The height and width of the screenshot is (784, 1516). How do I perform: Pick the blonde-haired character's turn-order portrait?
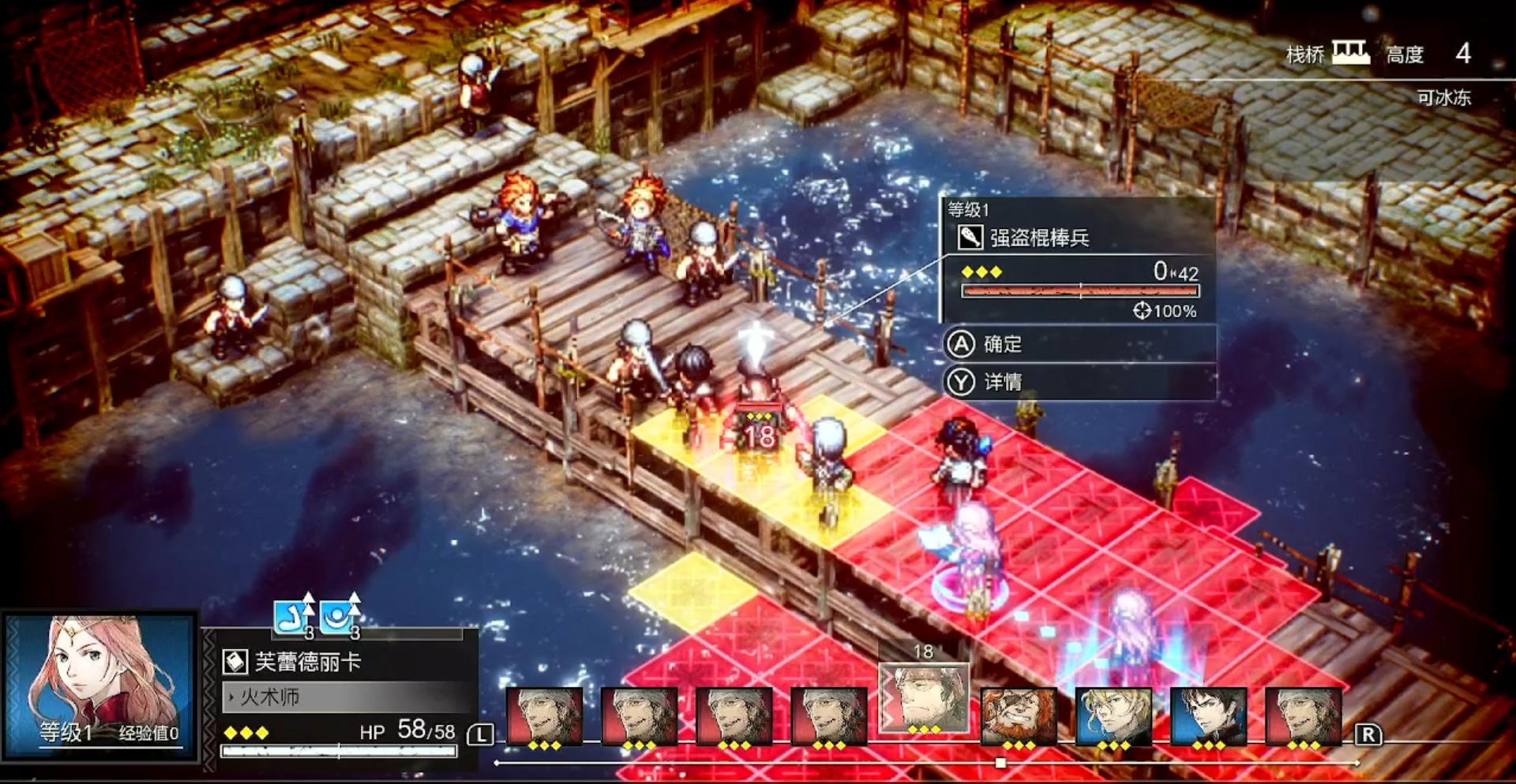(x=1113, y=715)
